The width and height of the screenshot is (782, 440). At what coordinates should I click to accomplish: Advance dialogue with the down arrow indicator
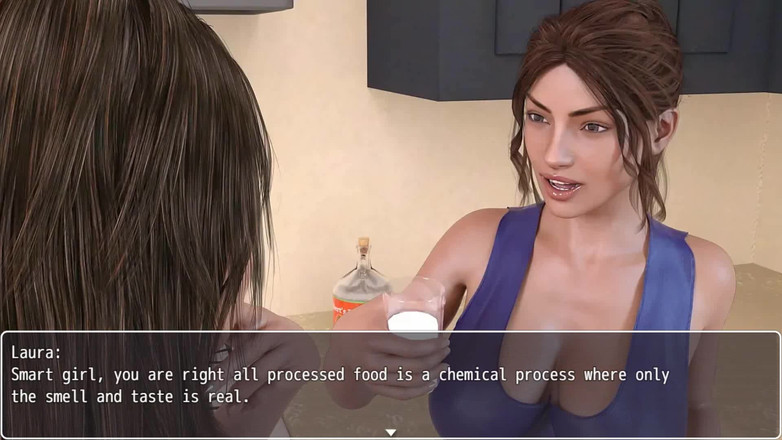pyautogui.click(x=391, y=432)
